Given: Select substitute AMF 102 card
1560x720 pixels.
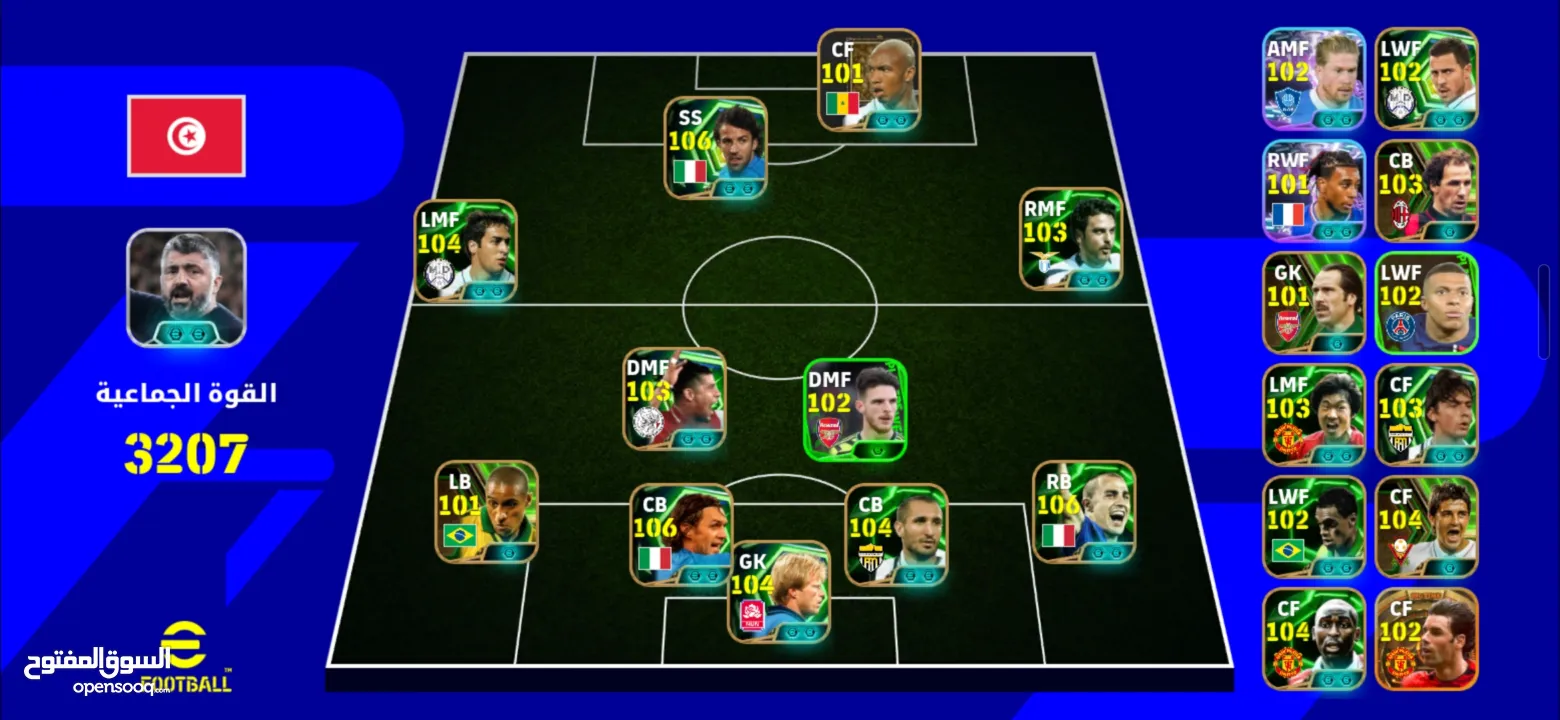Looking at the screenshot, I should point(1313,80).
